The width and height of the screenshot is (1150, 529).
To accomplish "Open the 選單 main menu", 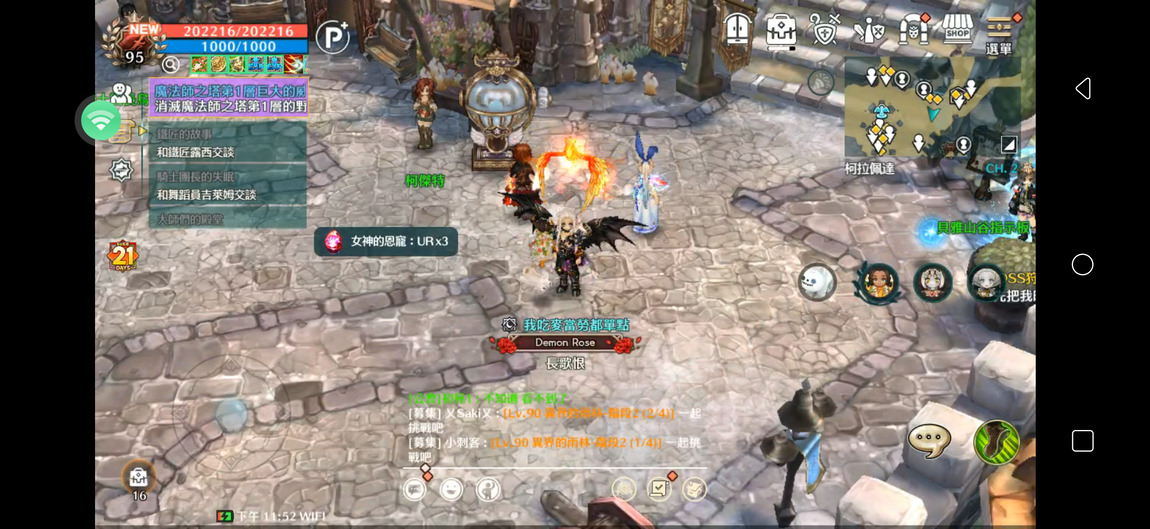I will (1000, 33).
